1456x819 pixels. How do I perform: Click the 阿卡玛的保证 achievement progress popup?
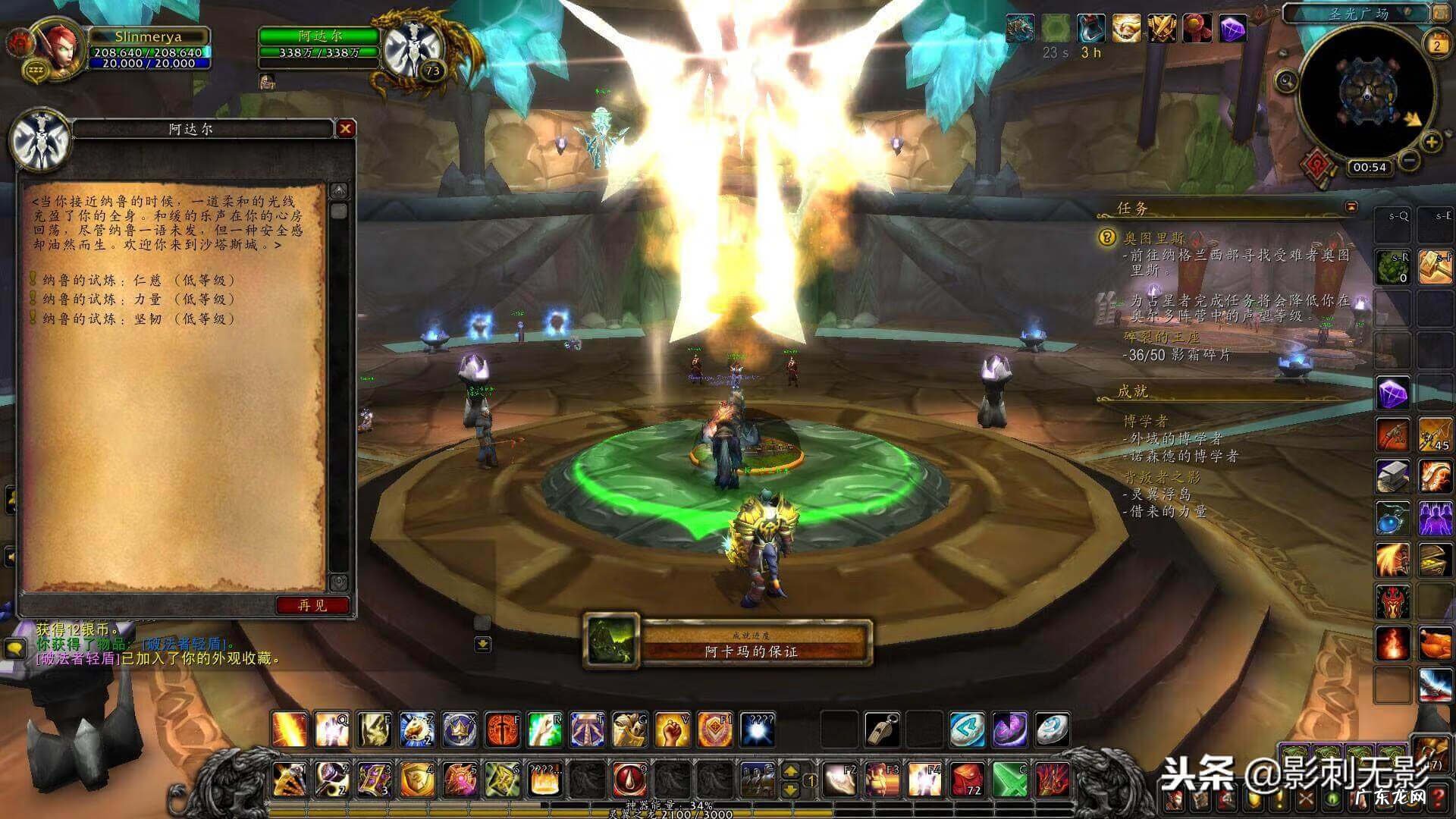[728, 645]
